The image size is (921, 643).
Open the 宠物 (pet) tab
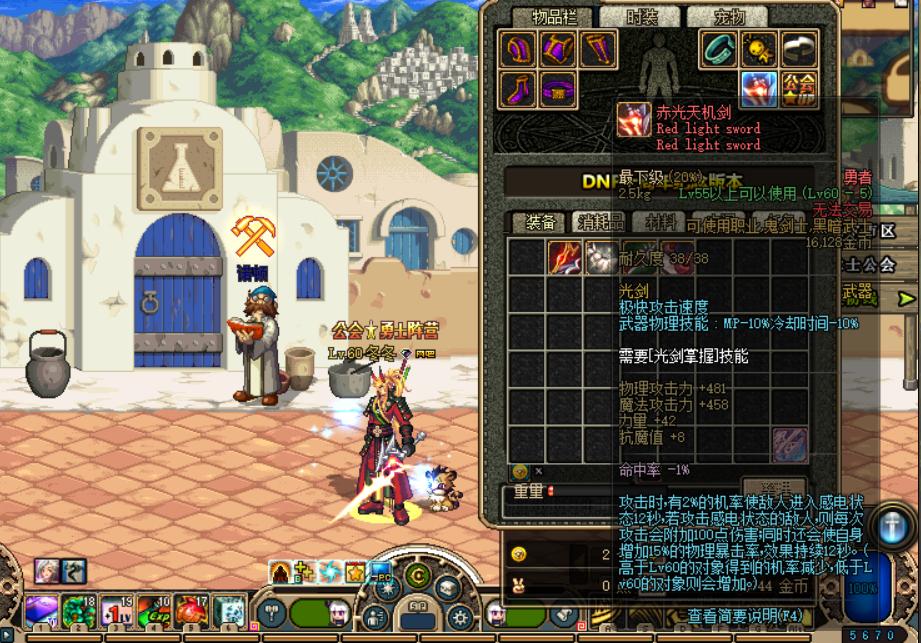pyautogui.click(x=729, y=17)
